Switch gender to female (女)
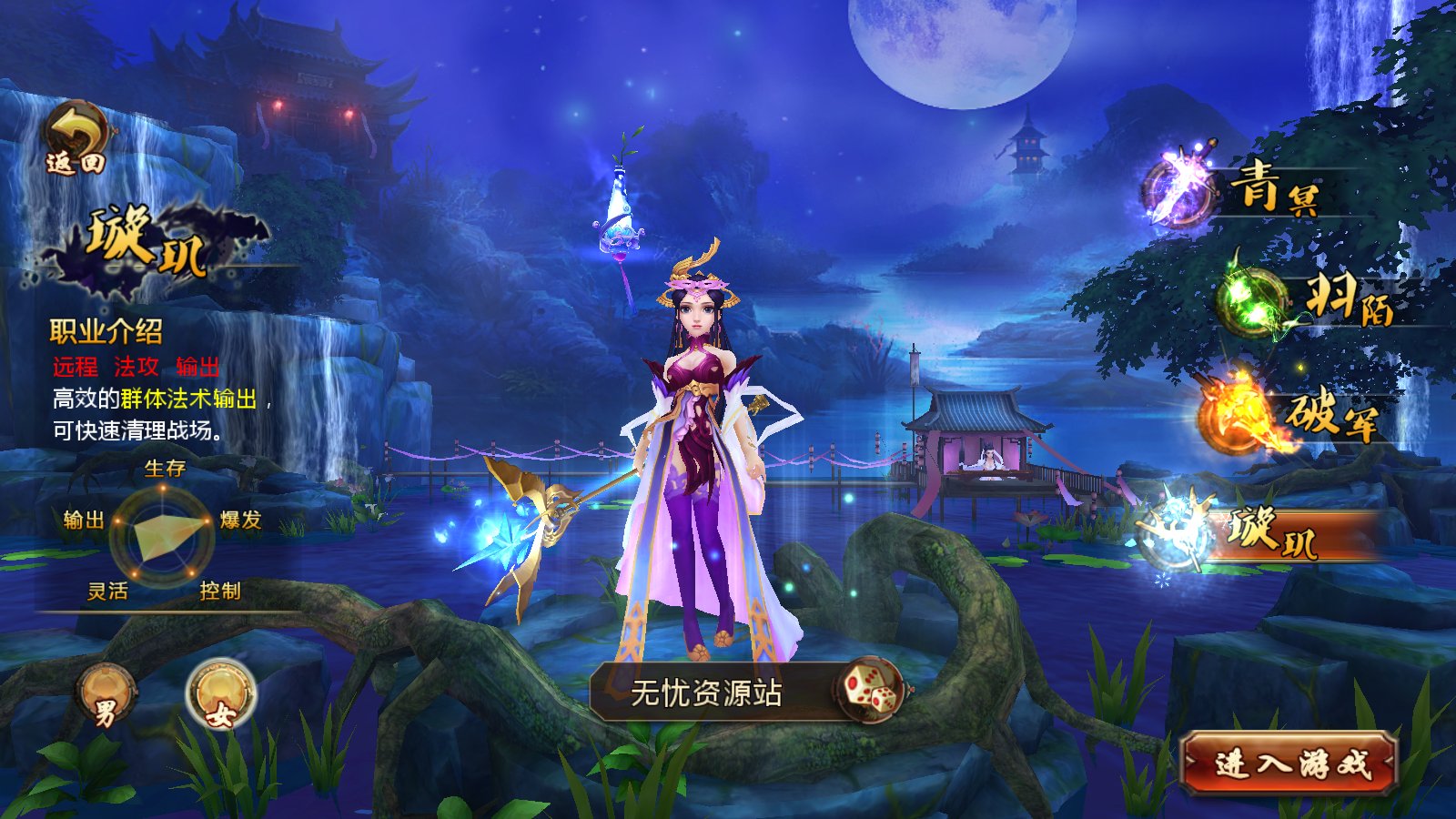 tap(220, 696)
